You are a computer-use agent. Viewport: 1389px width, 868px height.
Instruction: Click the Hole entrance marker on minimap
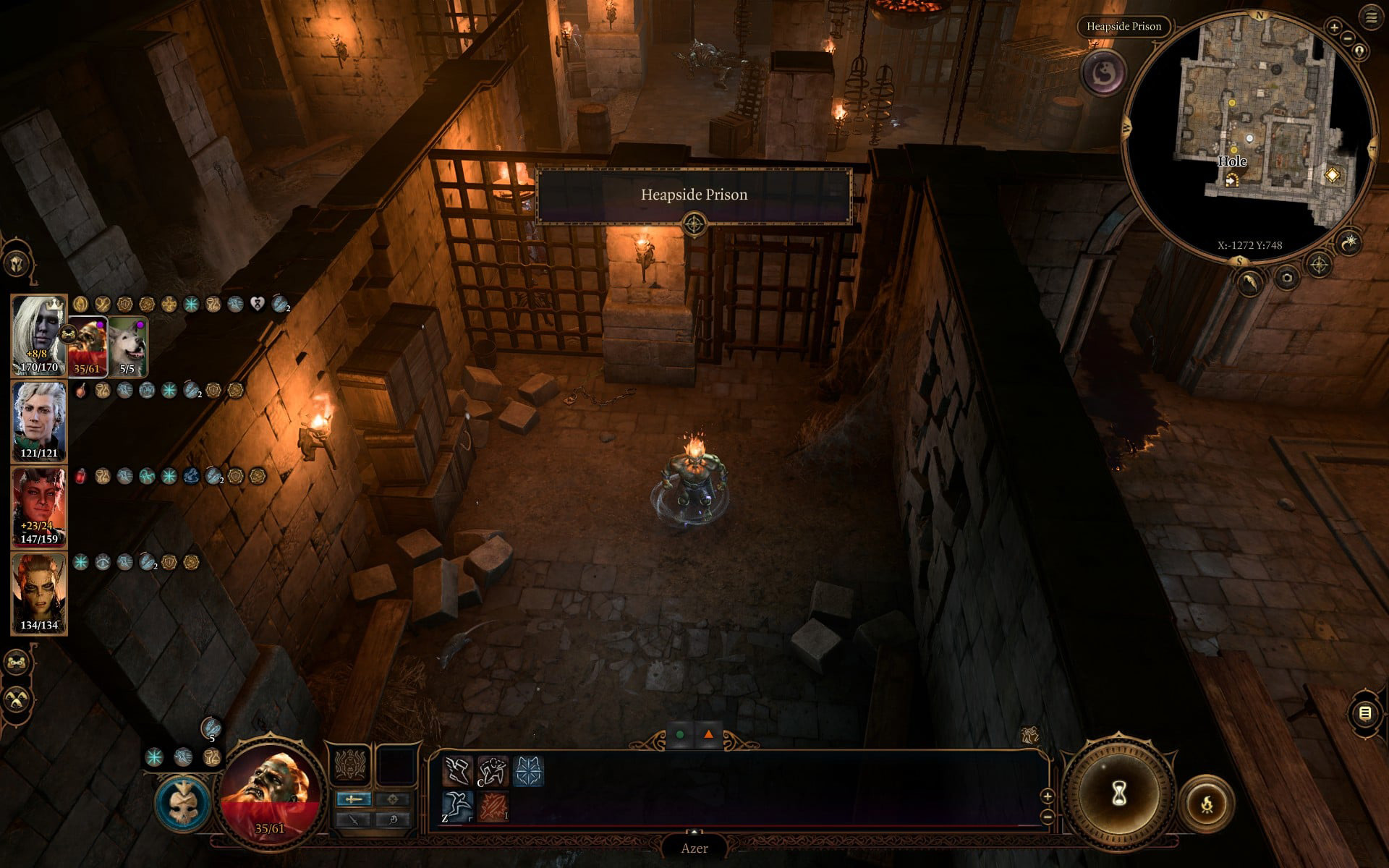coord(1231,180)
